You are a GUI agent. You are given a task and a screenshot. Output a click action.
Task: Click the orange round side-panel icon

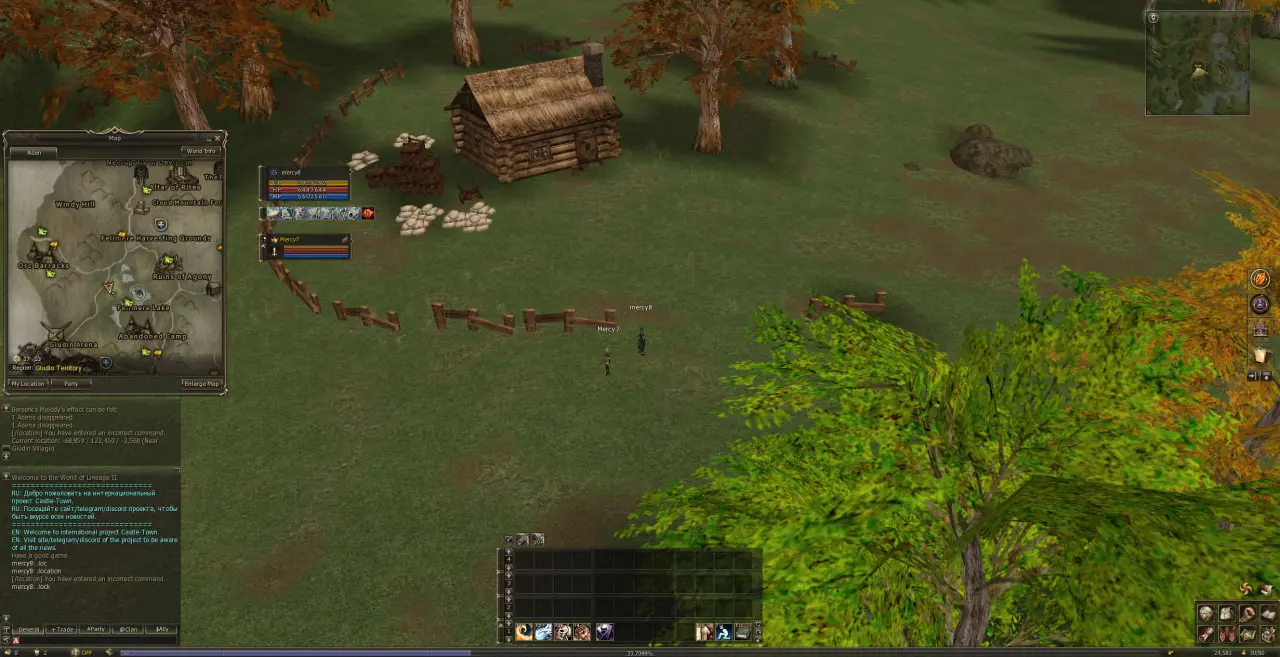point(1260,279)
